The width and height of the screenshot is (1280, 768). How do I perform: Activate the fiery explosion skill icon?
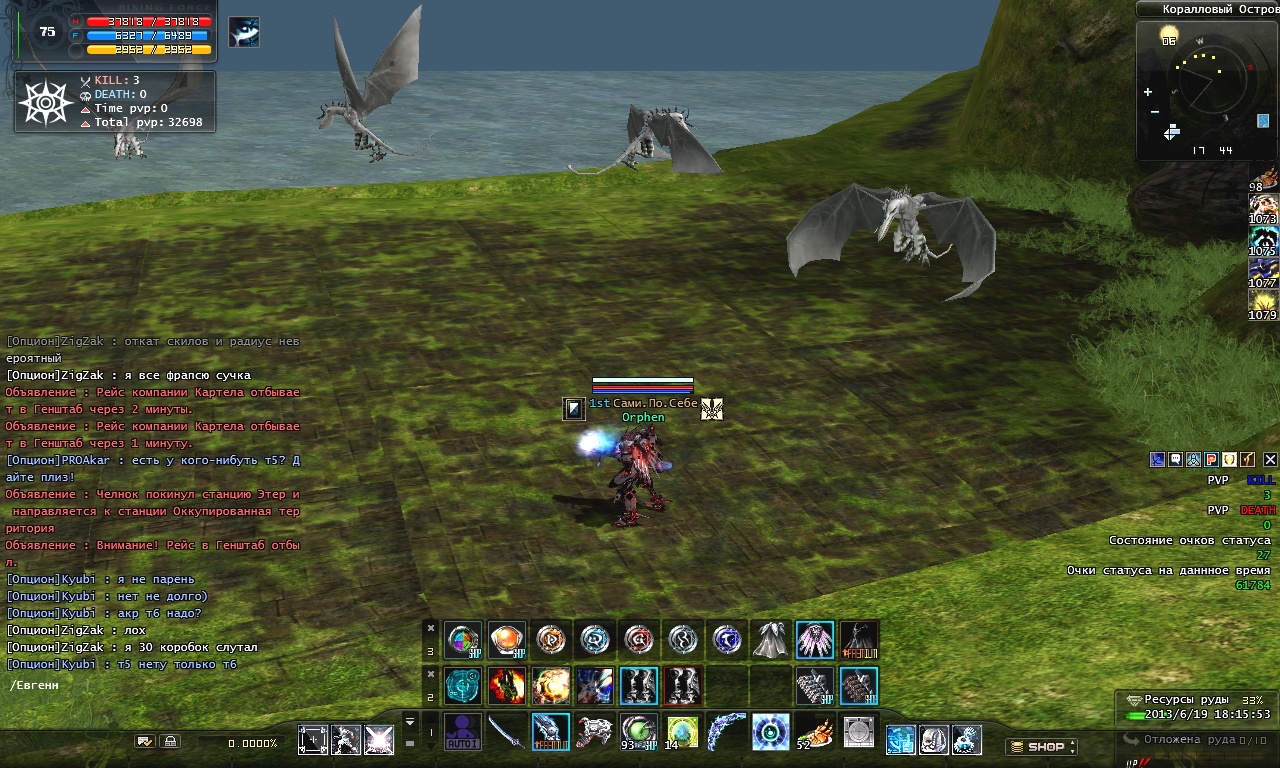[x=551, y=686]
